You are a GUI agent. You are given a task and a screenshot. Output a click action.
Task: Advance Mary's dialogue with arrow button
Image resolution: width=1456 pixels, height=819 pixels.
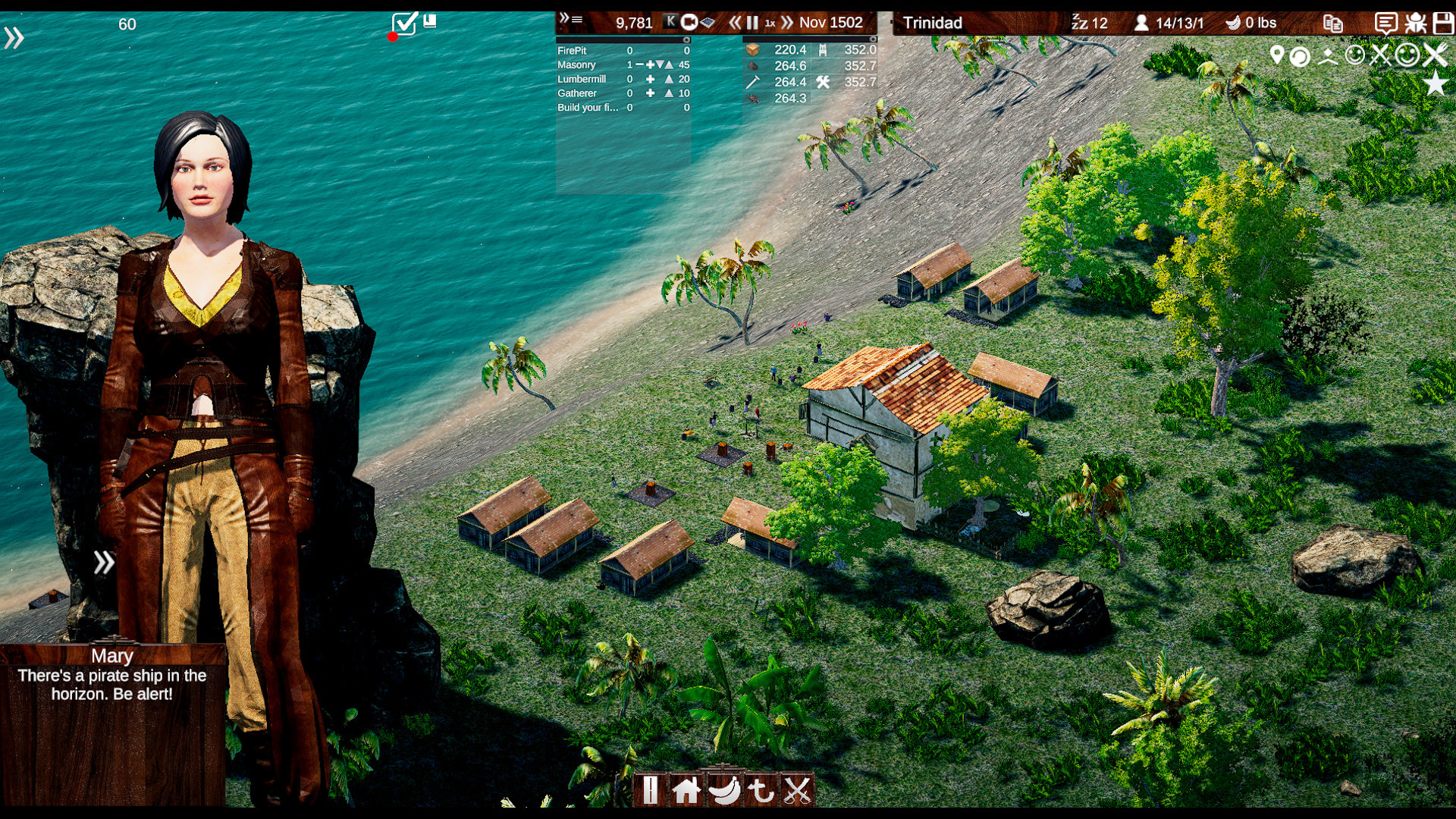(x=104, y=562)
